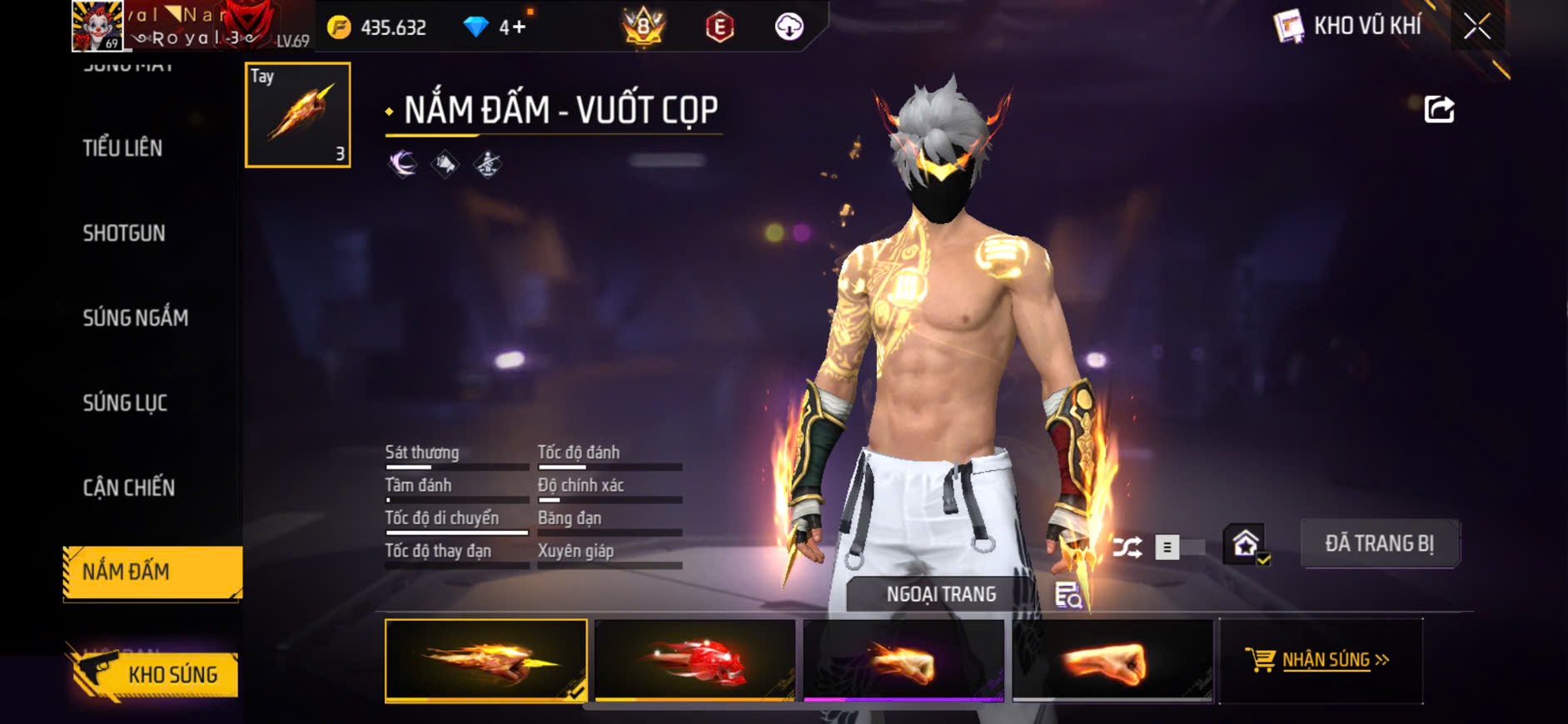
Task: Select the purple-bar flaming fist skin
Action: tap(903, 661)
